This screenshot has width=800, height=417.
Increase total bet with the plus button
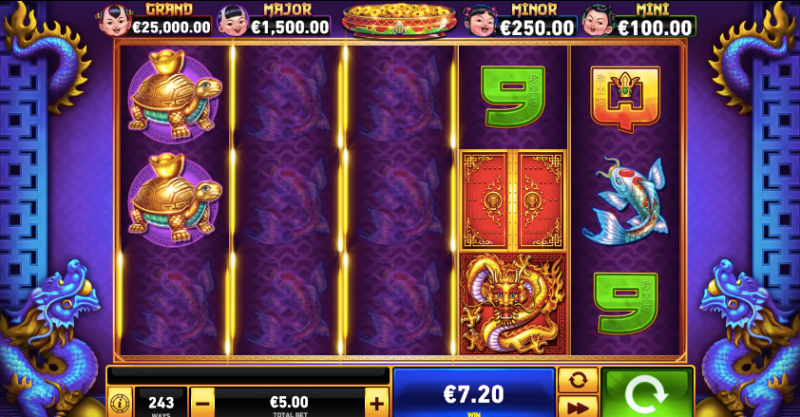[x=376, y=403]
